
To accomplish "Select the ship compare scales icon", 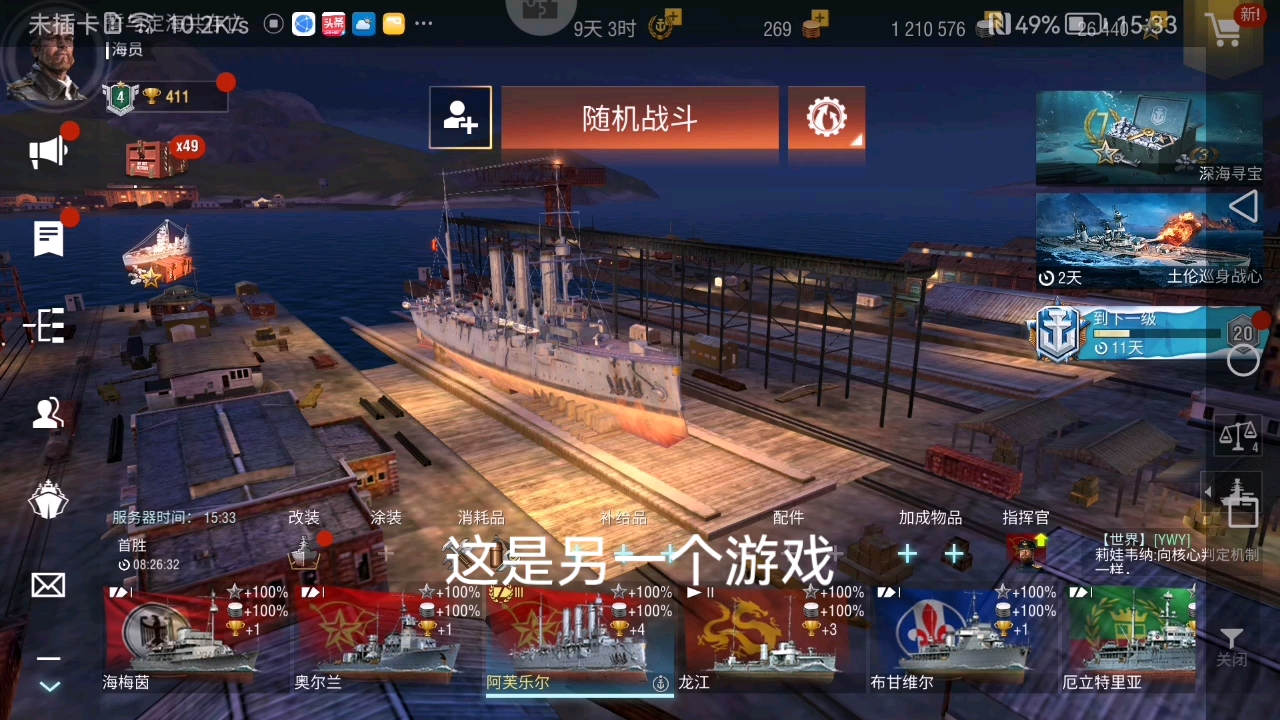I will click(x=1237, y=436).
